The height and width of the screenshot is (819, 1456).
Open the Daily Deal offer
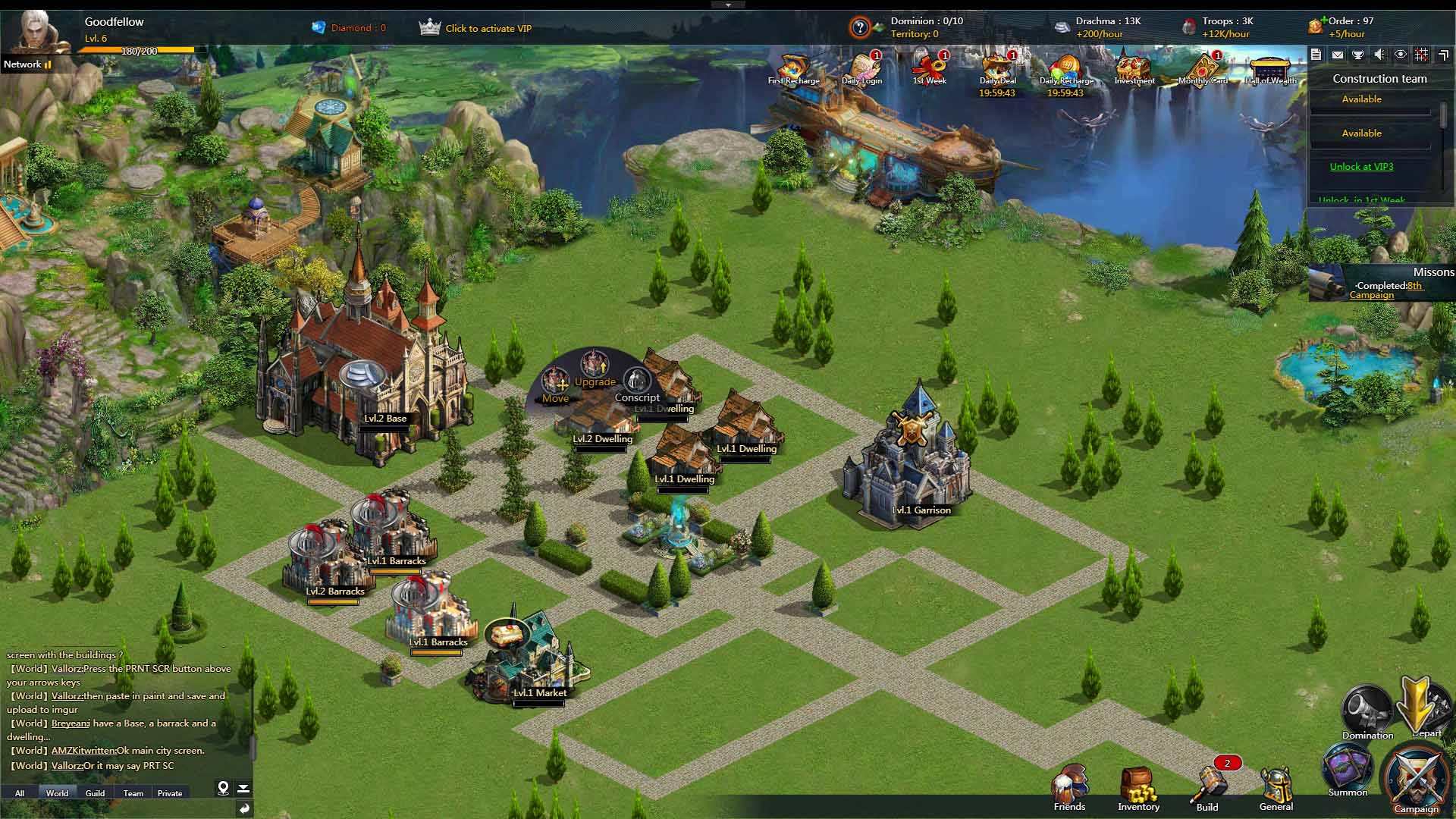pos(997,68)
